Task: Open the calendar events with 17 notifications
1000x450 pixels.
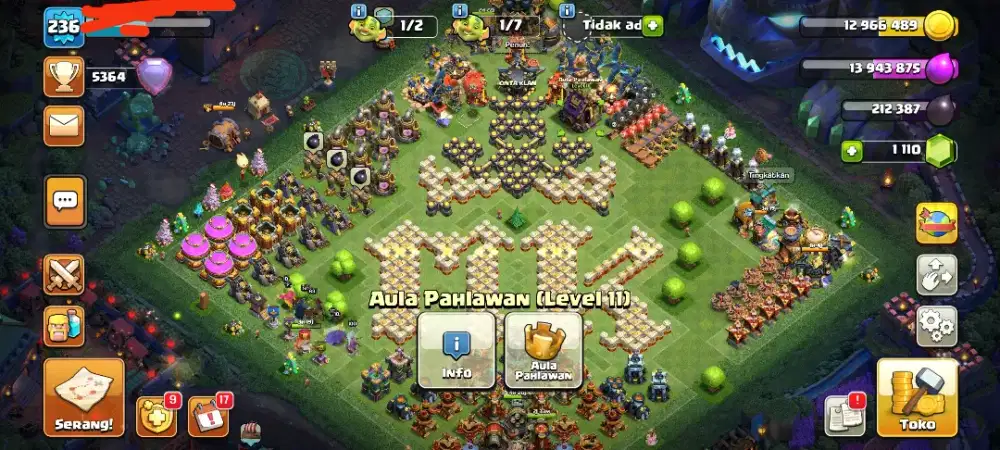Action: (x=207, y=416)
